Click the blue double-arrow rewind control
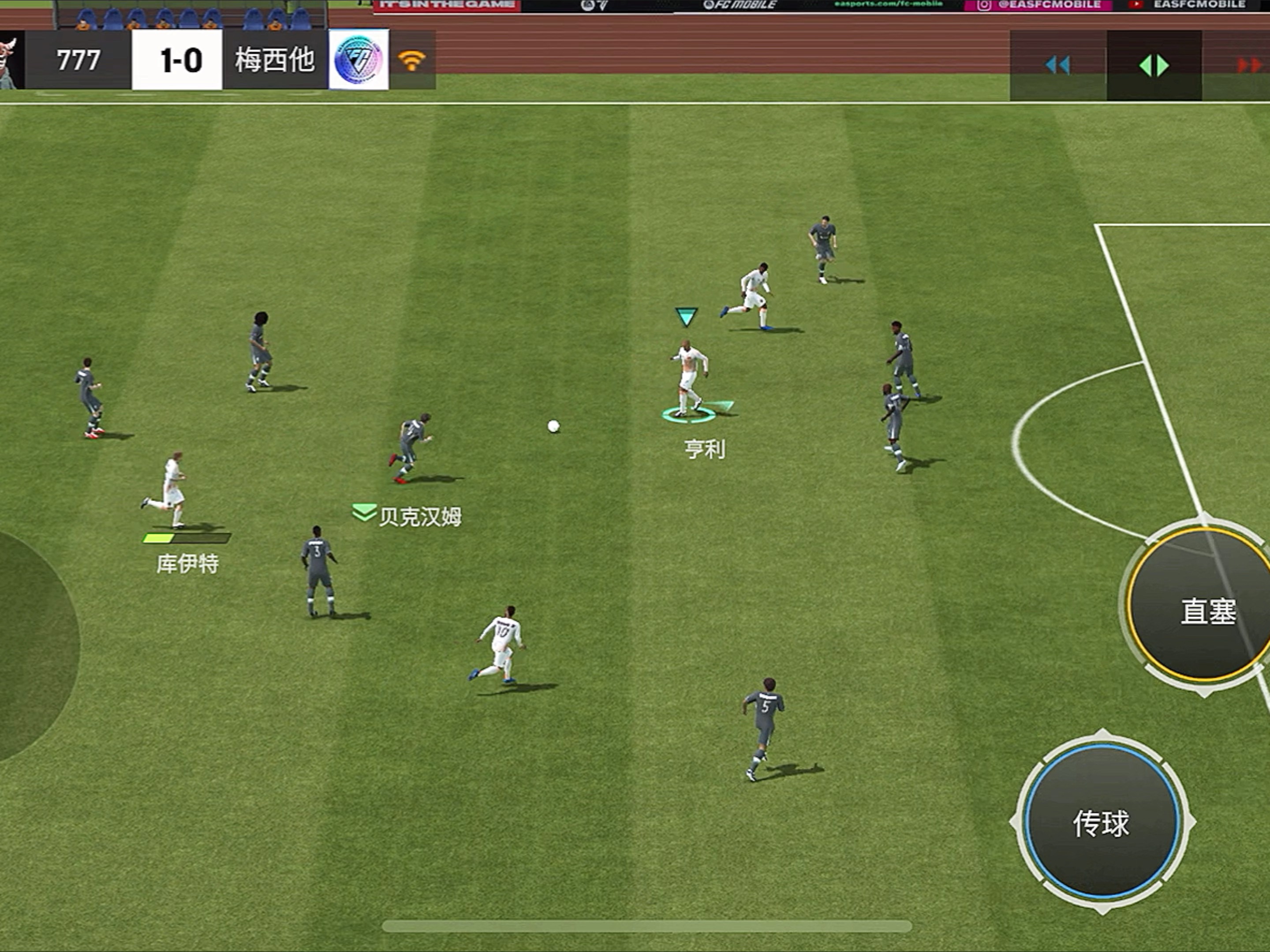The width and height of the screenshot is (1270, 952). 1057,65
